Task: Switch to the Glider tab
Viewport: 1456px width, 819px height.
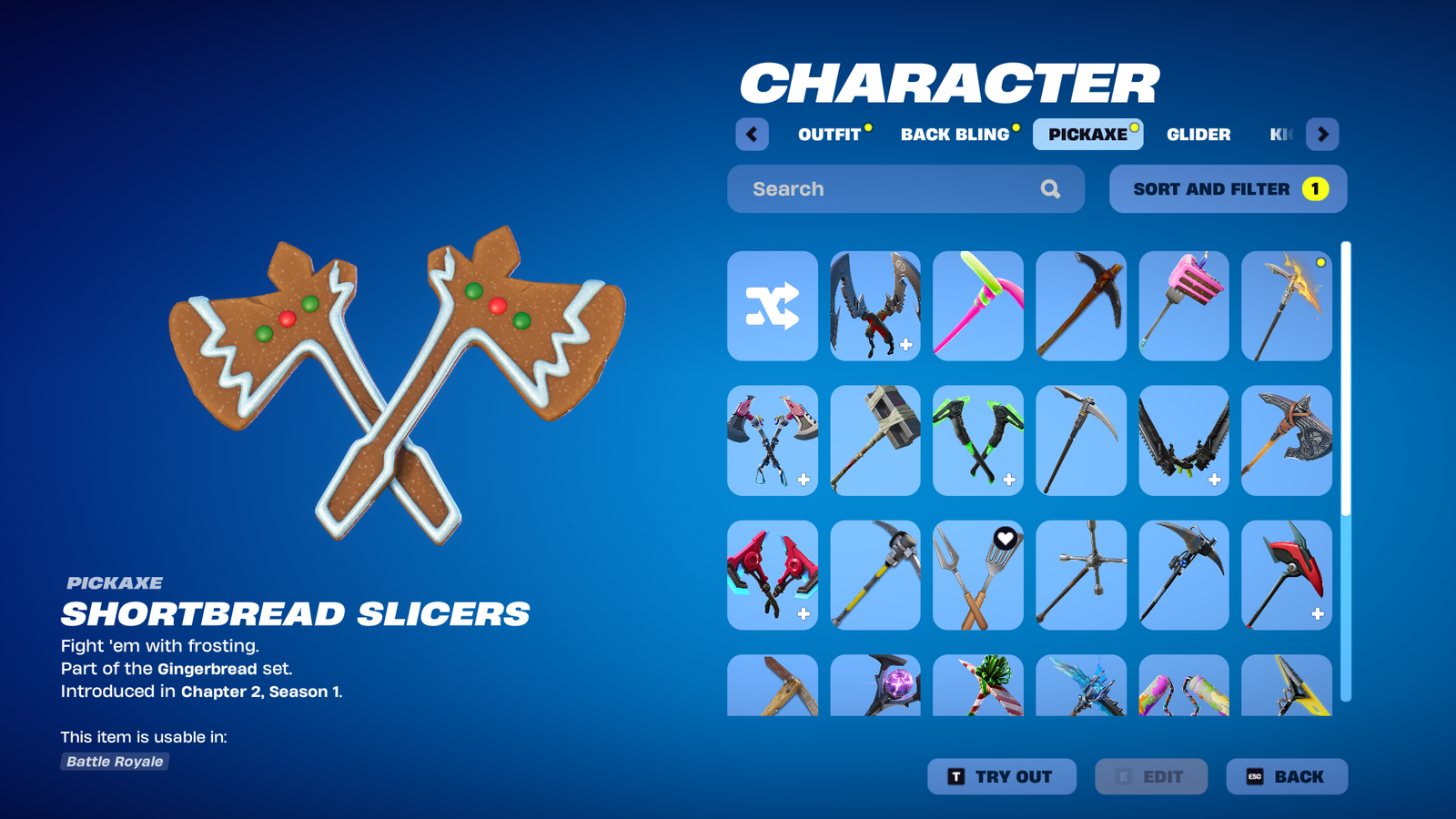Action: coord(1198,135)
